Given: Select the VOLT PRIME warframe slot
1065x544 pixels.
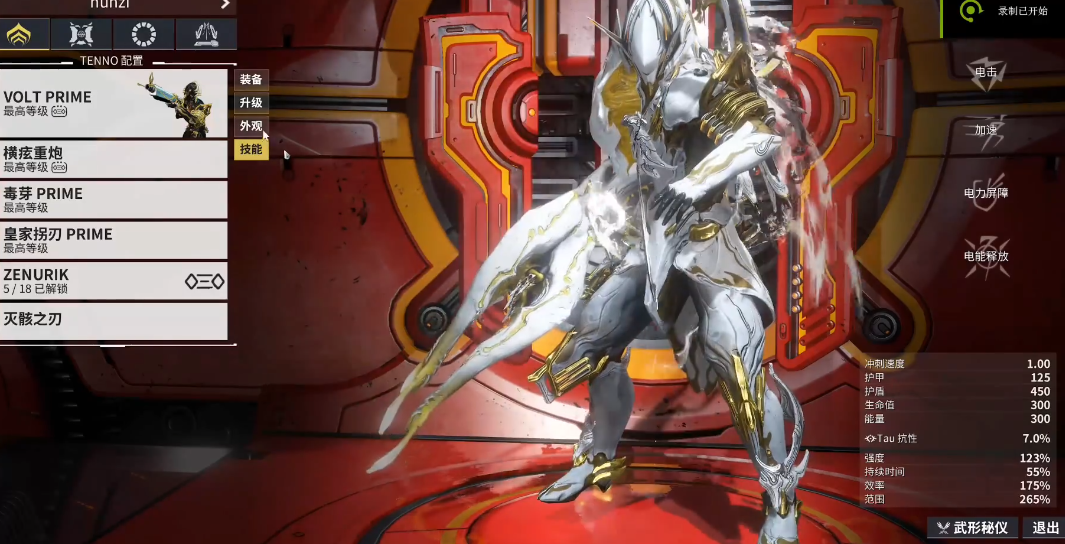Looking at the screenshot, I should click(113, 104).
